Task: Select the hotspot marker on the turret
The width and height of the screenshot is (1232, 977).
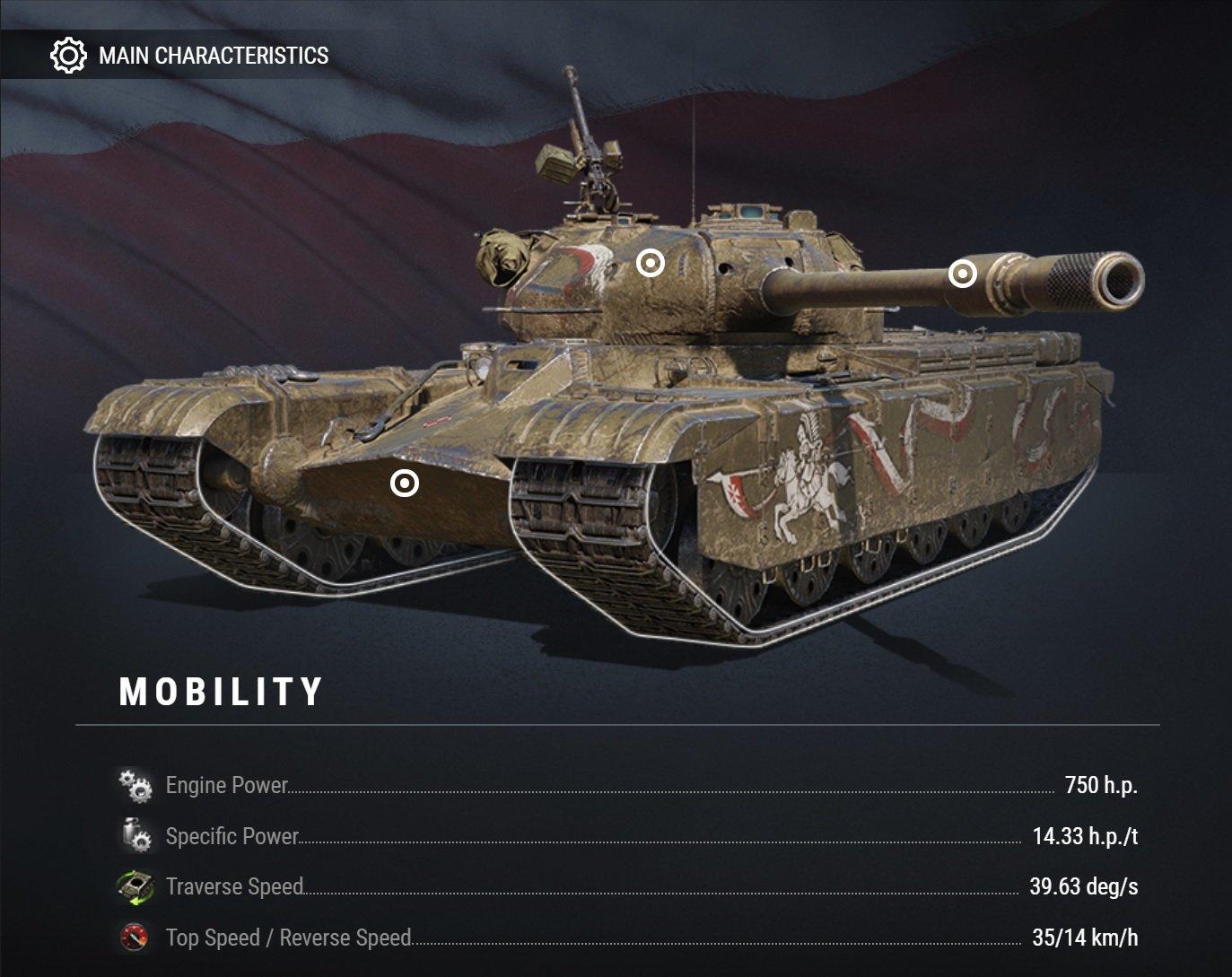Action: coord(651,264)
